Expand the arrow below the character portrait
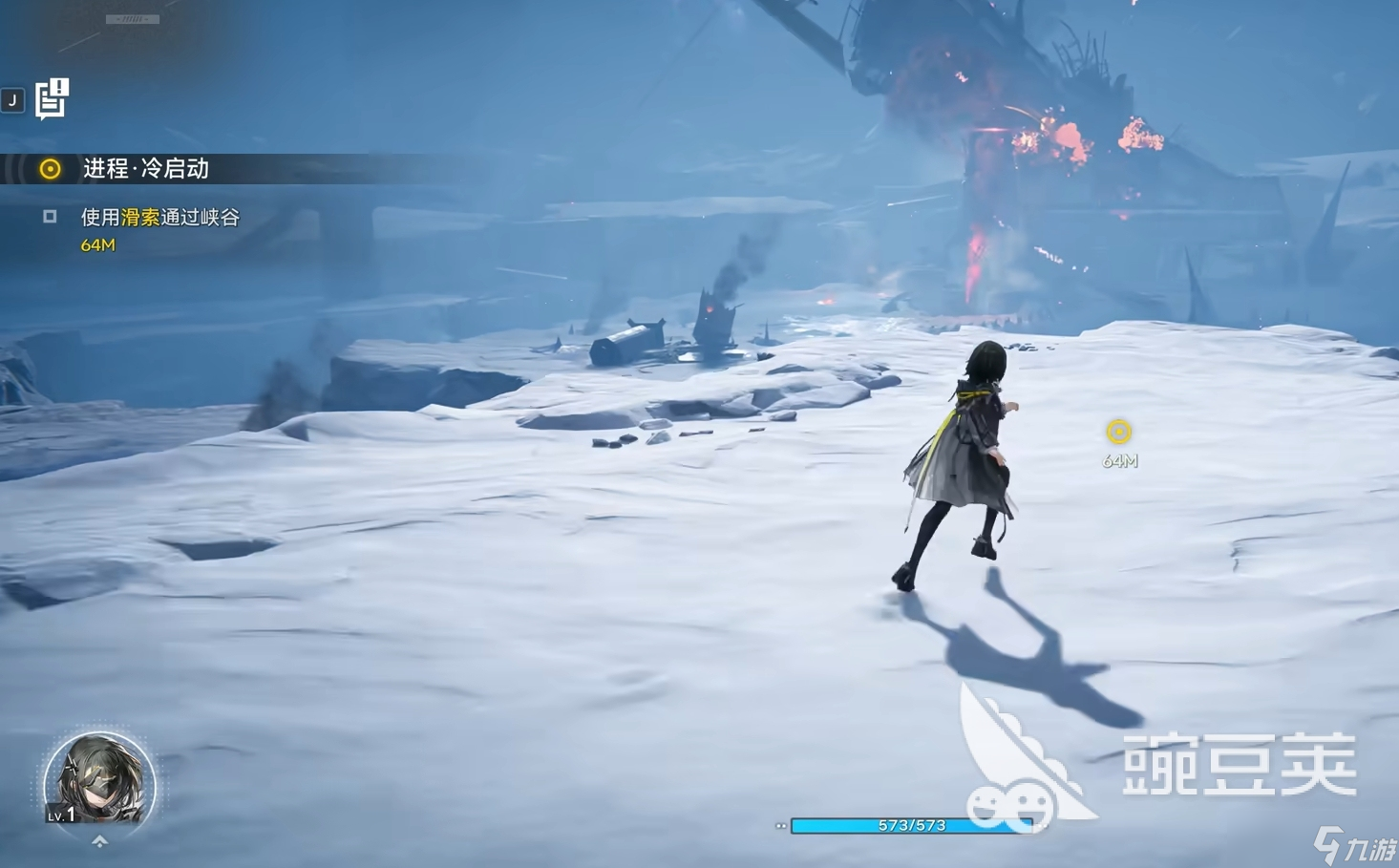1399x868 pixels. 99,842
